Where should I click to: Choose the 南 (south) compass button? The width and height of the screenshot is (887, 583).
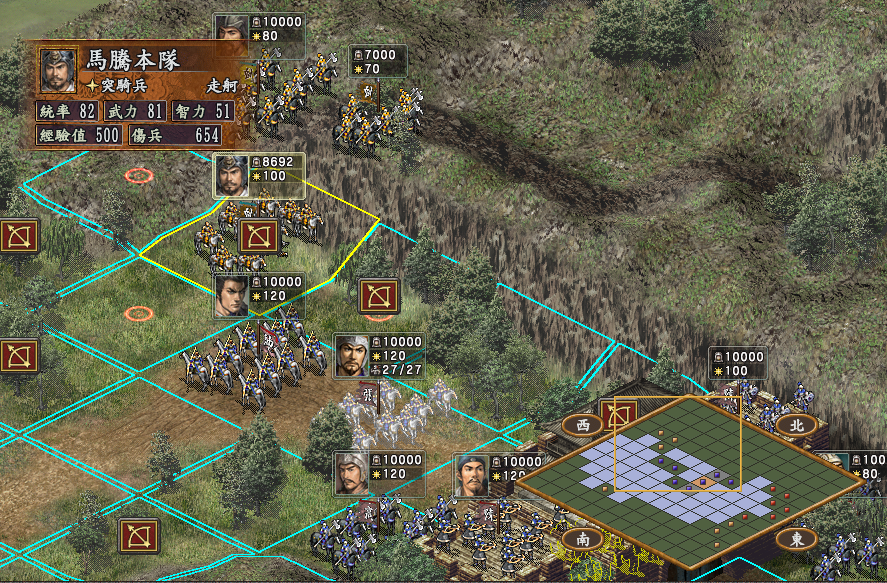[583, 539]
